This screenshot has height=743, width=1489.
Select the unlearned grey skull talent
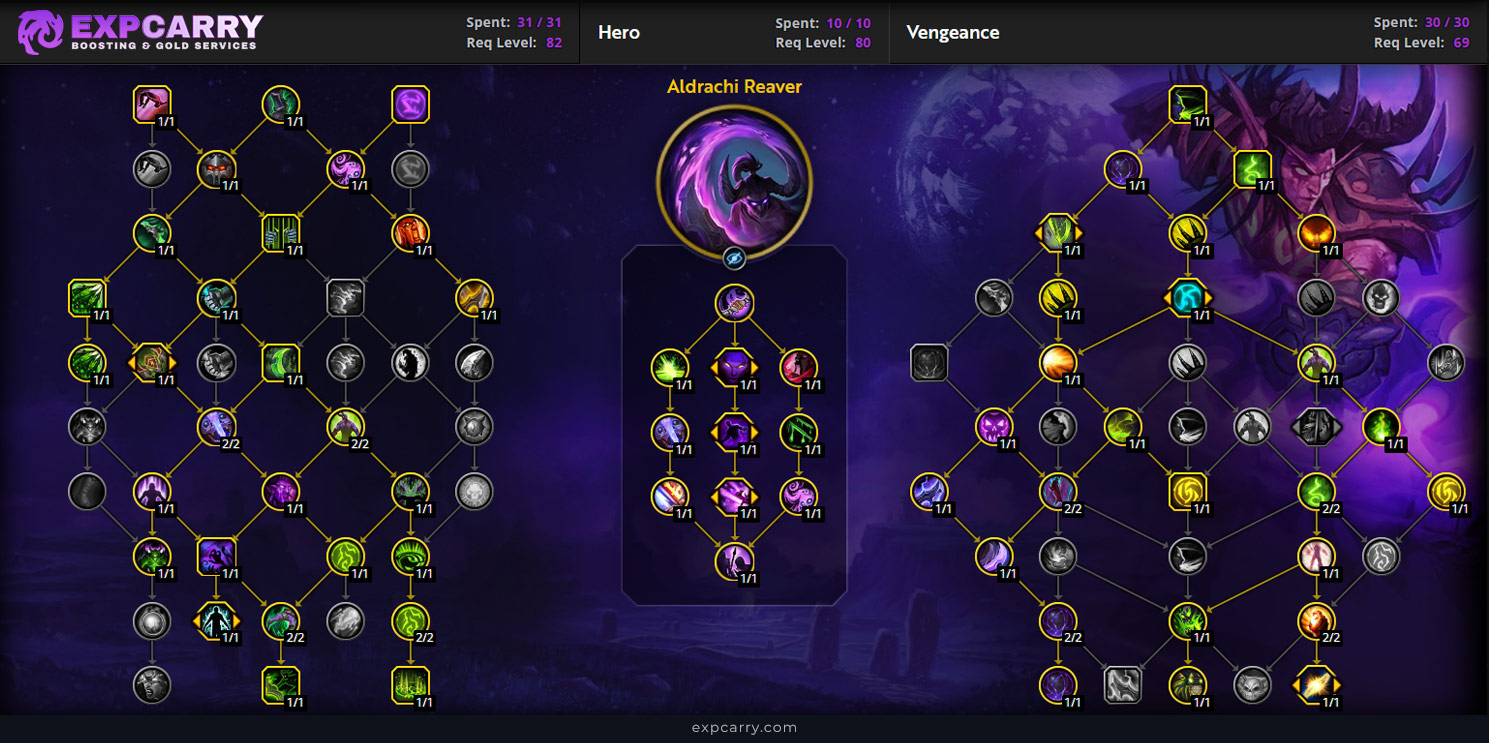point(1380,298)
